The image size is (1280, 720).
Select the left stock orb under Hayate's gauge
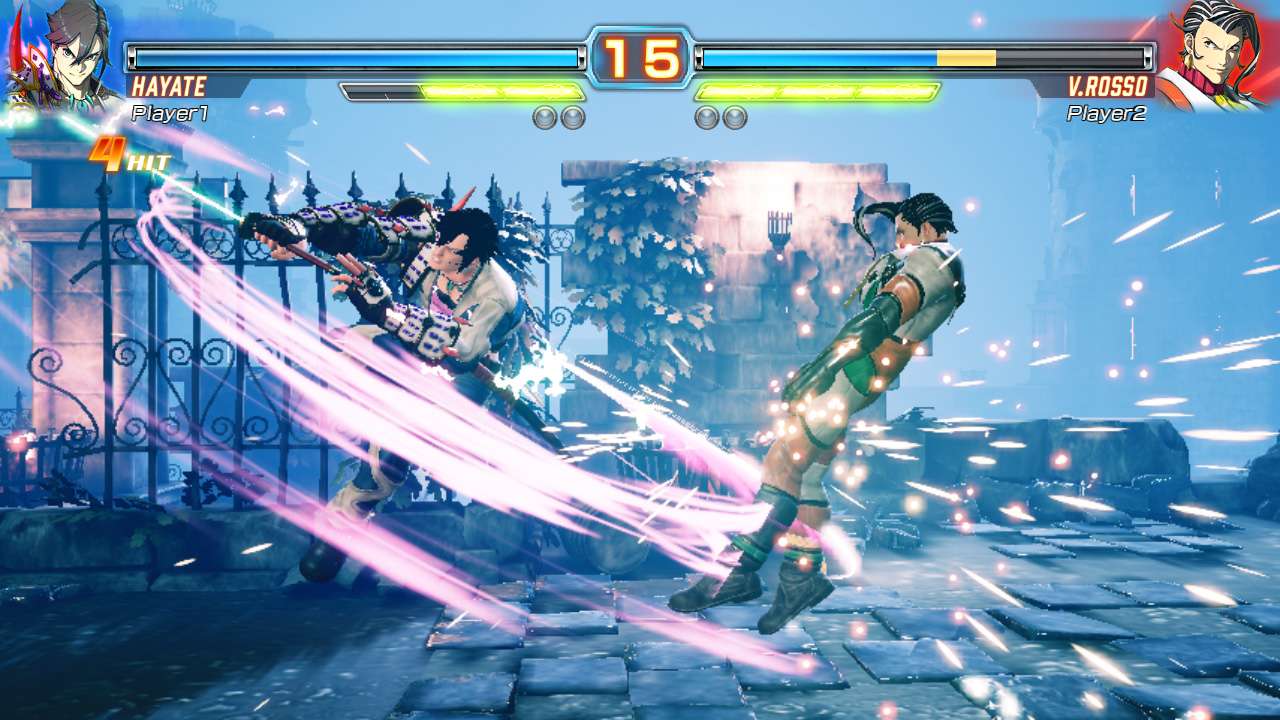click(x=545, y=118)
